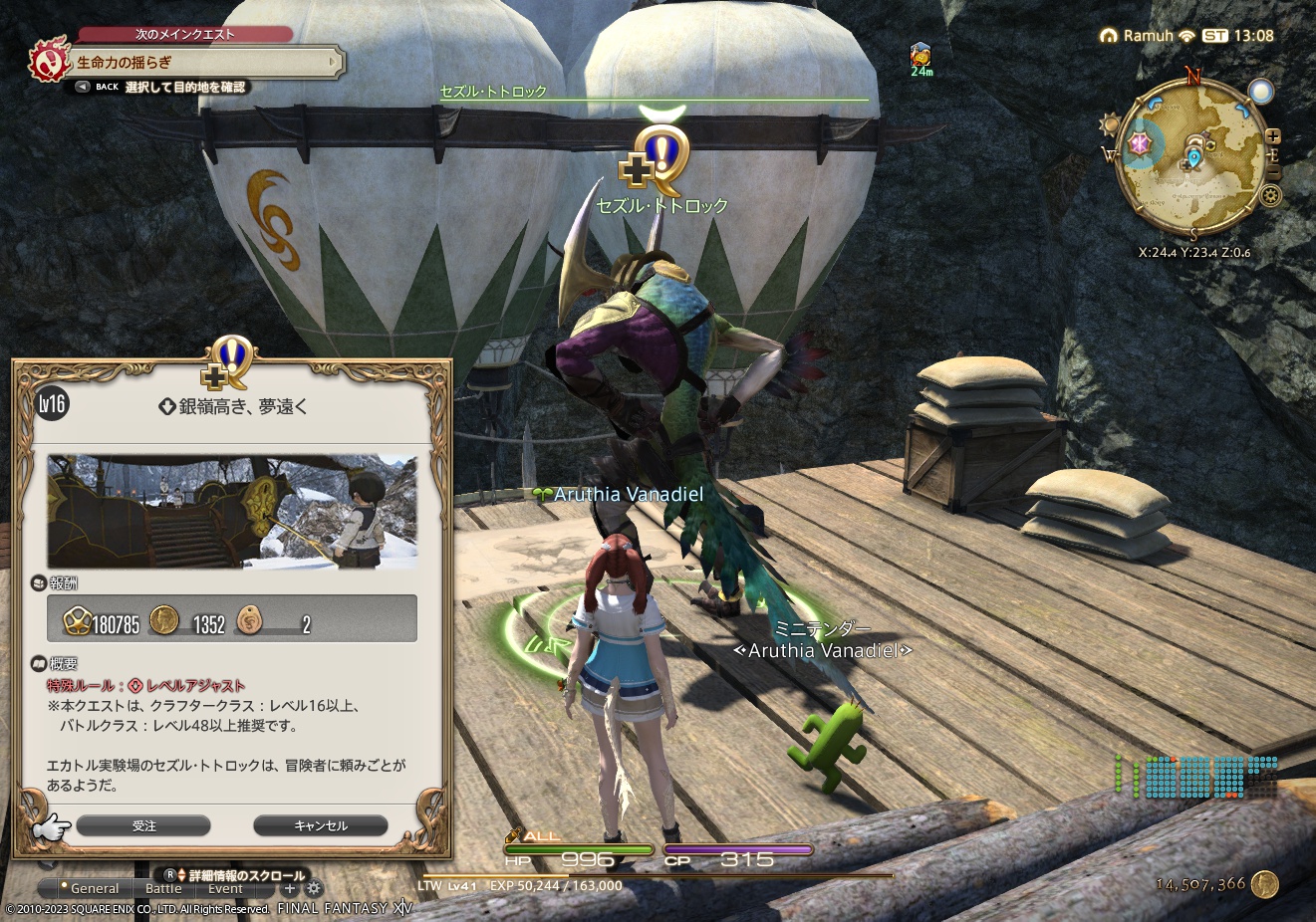Click the home world icon beside Ramuh
Image resolution: width=1316 pixels, height=922 pixels.
point(1108,35)
